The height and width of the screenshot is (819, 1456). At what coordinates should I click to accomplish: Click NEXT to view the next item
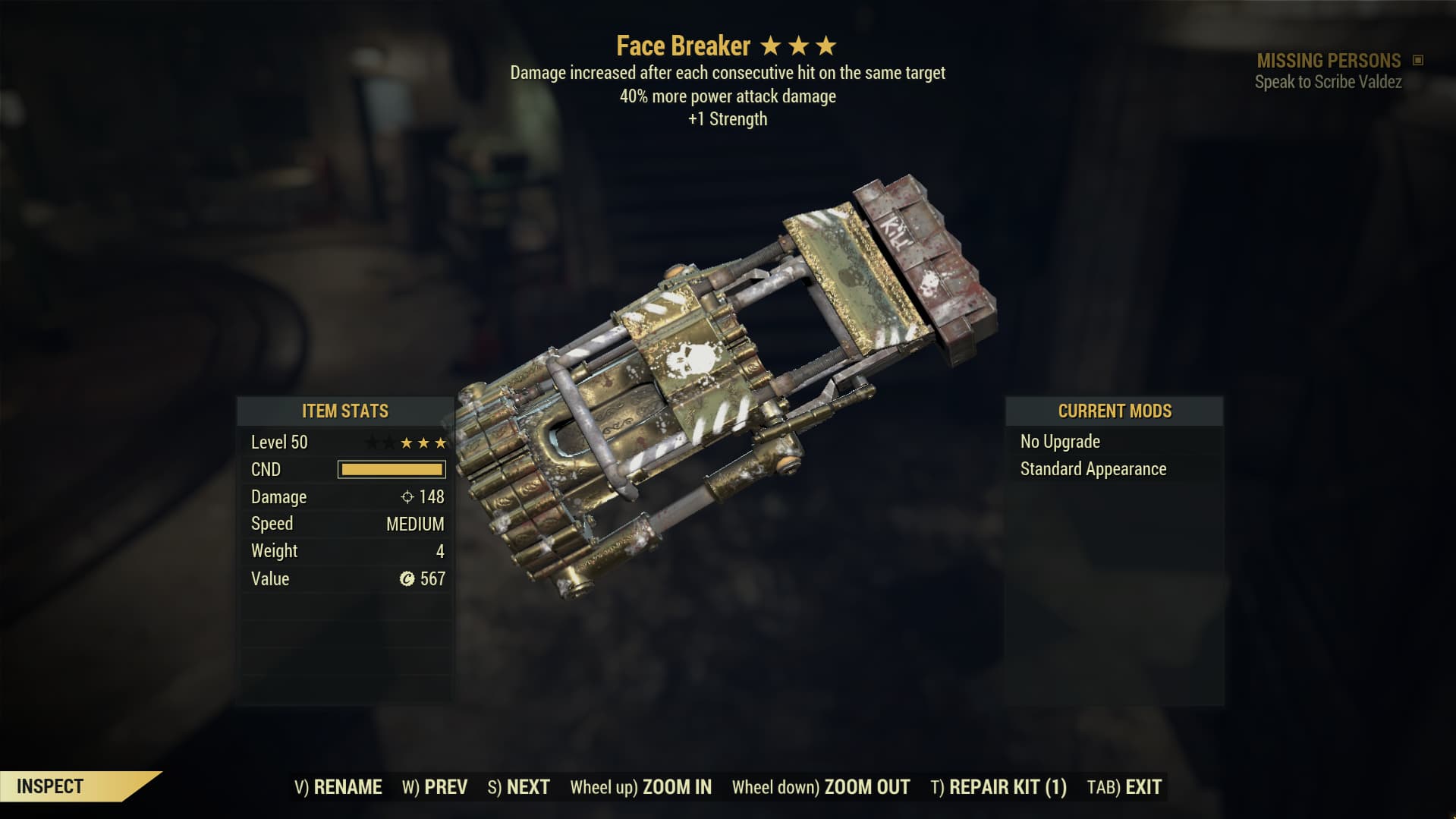(529, 787)
